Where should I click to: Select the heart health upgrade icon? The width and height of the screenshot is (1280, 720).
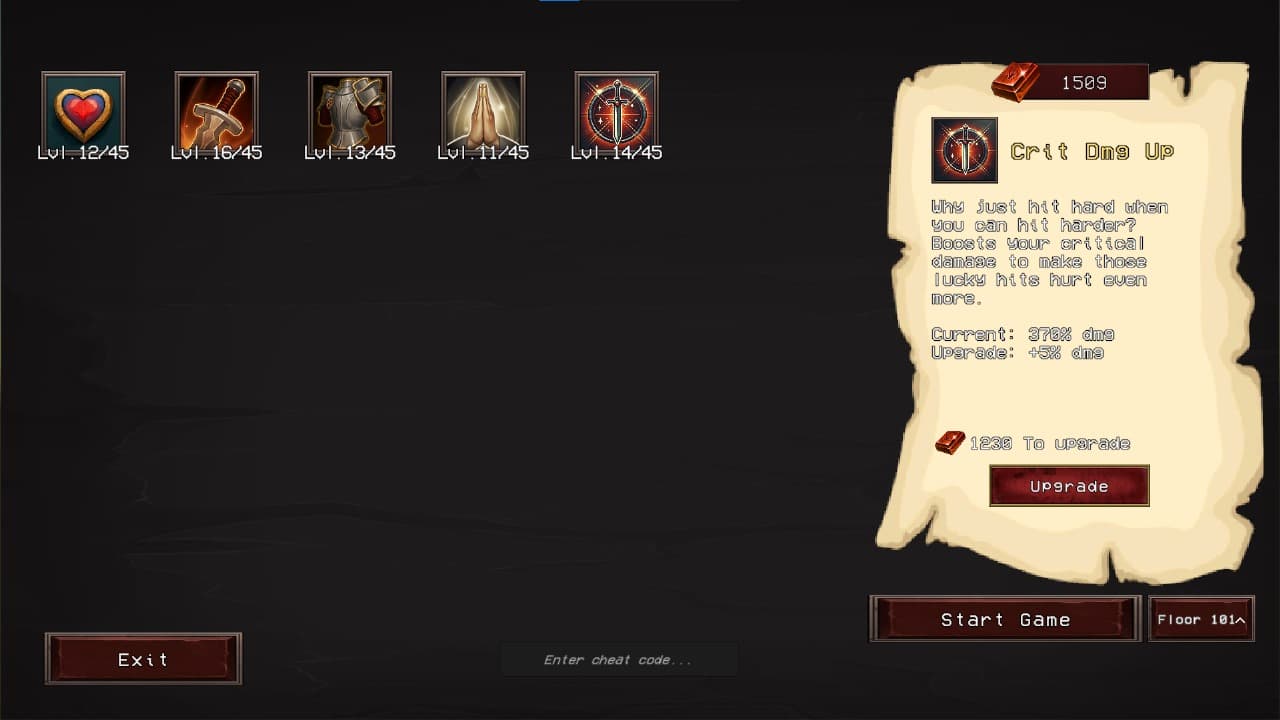83,112
